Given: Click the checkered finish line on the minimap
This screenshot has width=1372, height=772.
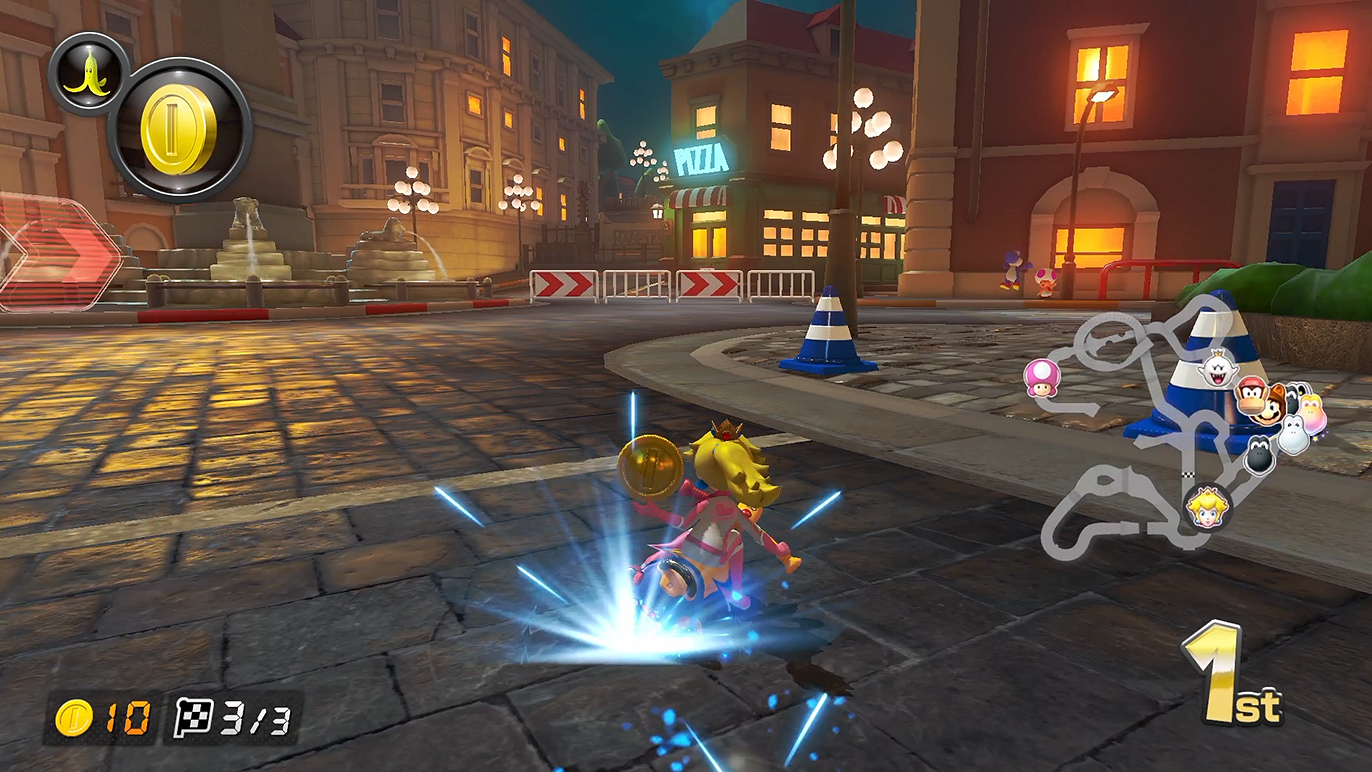Looking at the screenshot, I should tap(1190, 474).
